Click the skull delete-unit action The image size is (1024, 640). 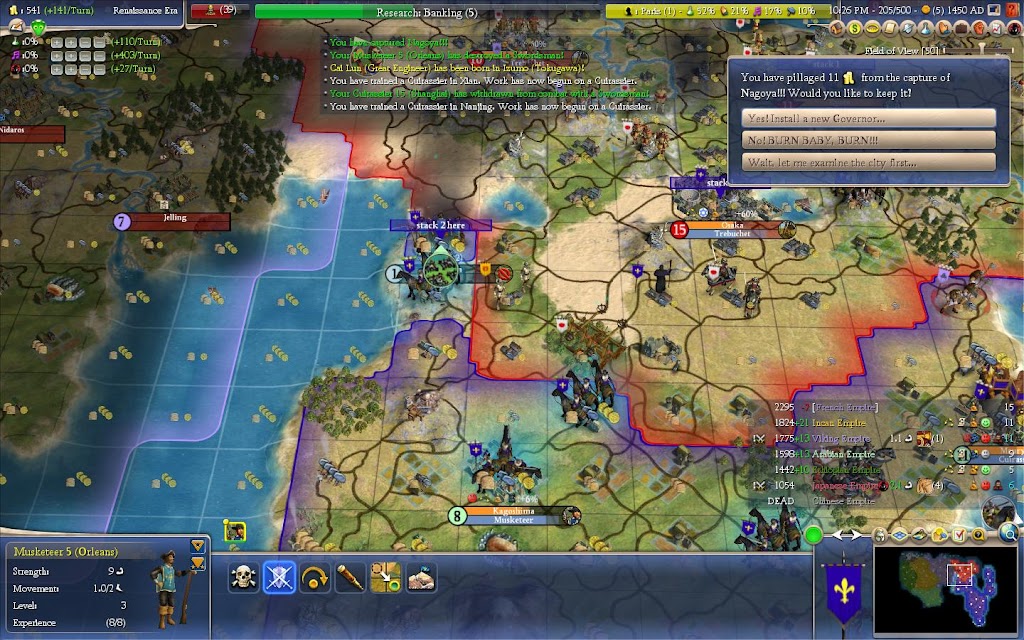tap(242, 578)
